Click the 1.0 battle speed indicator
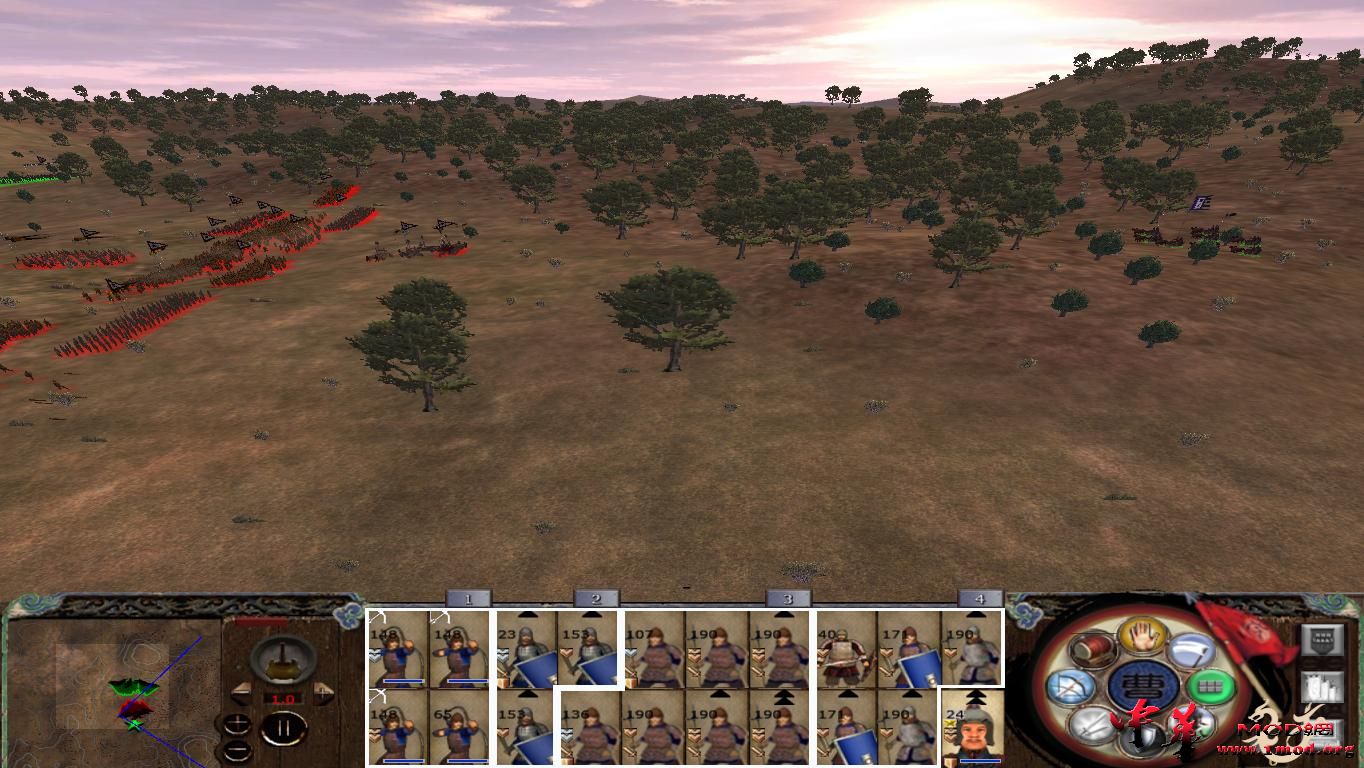 285,698
